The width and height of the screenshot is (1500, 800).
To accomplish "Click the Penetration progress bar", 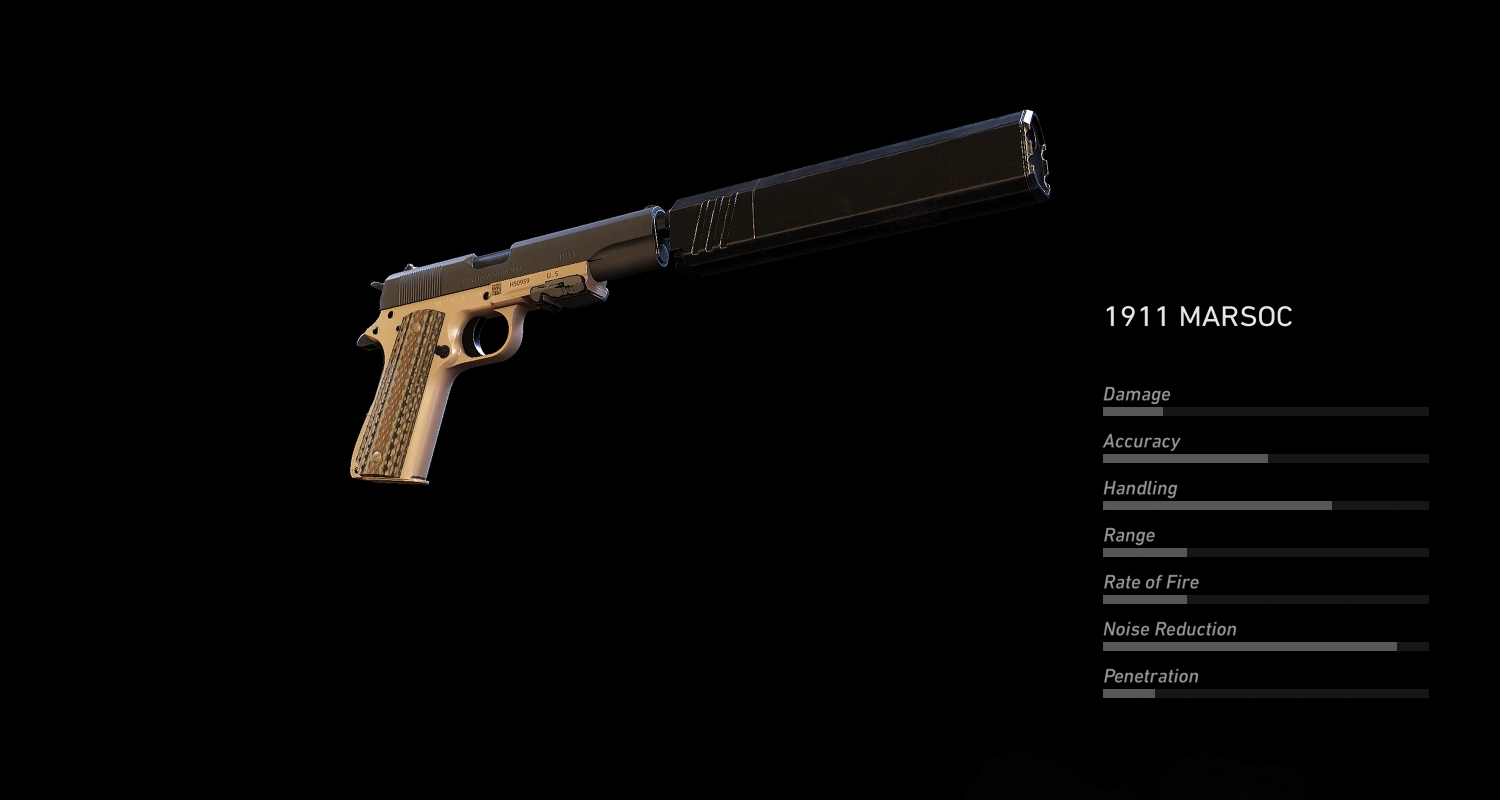I will coord(1265,692).
